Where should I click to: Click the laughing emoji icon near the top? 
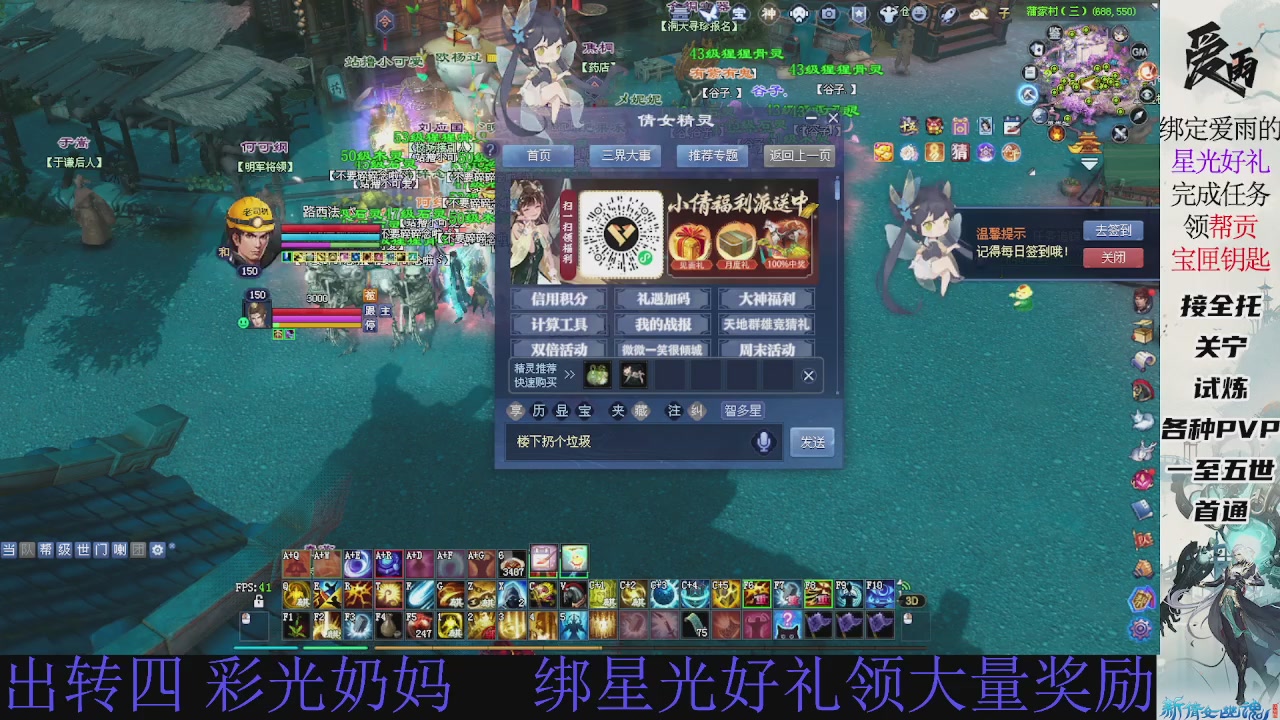coord(919,14)
